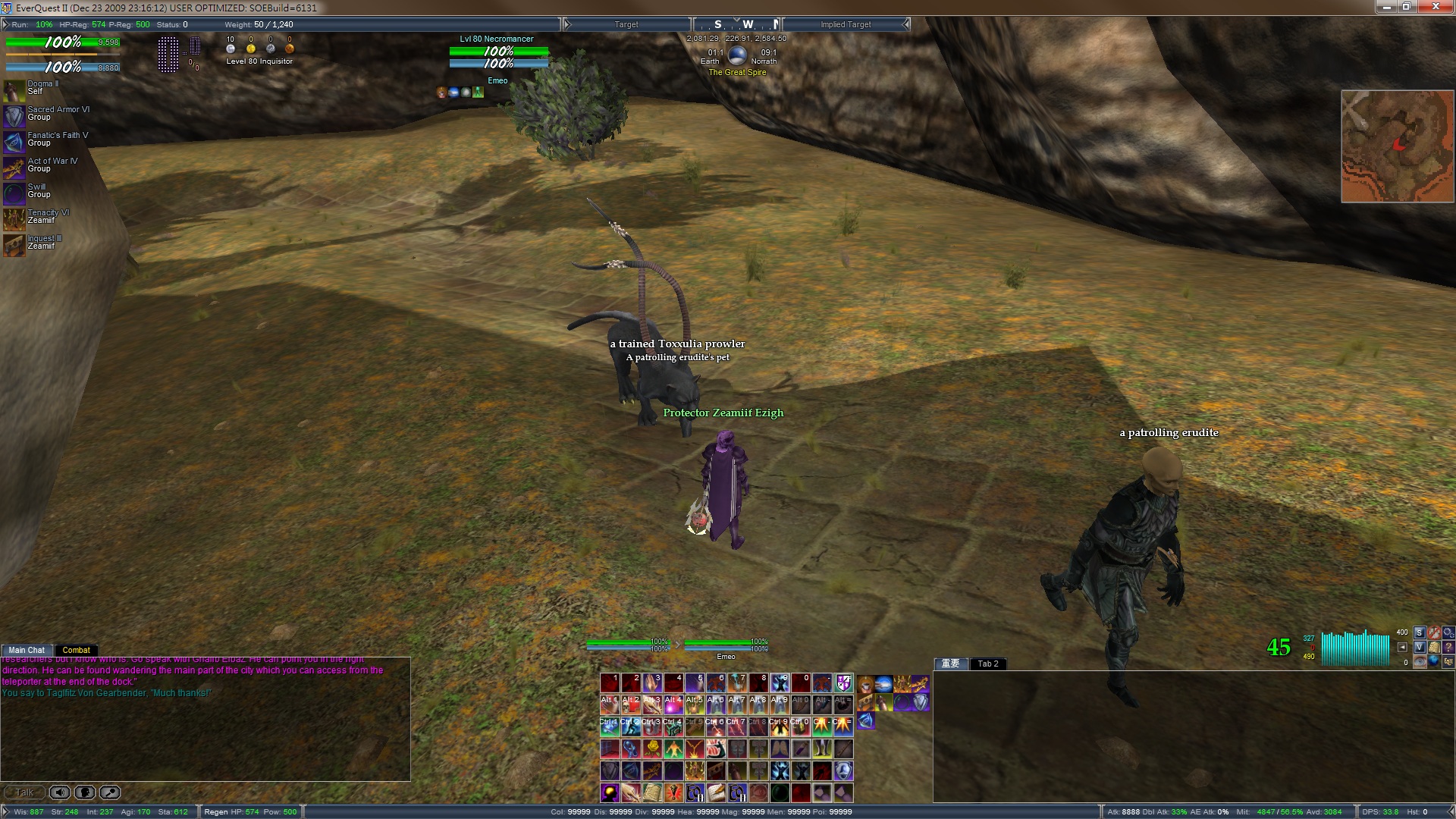The width and height of the screenshot is (1456, 819).
Task: Use the purple-white shield ability in hotbar
Action: 843,683
